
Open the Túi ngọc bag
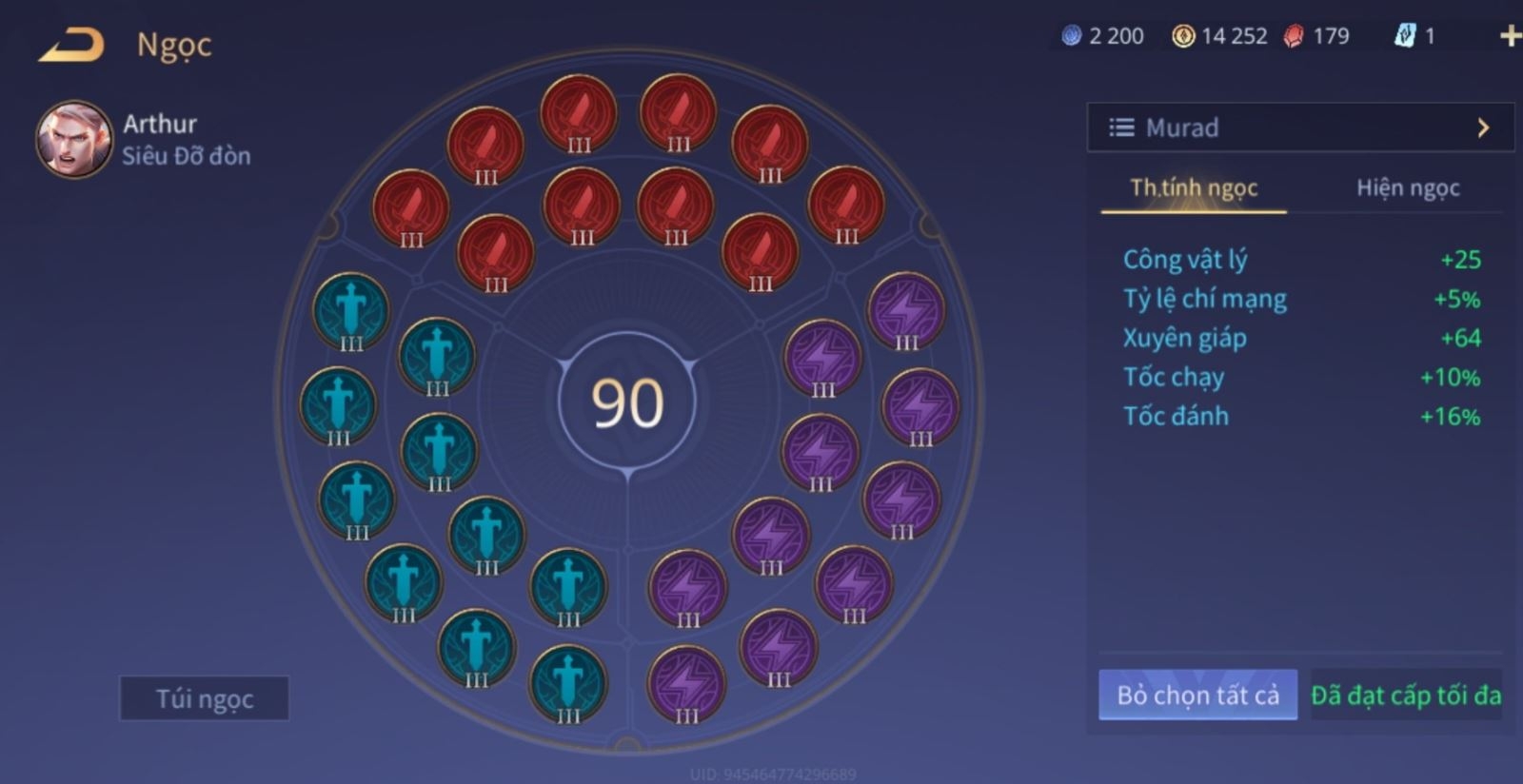tap(204, 699)
